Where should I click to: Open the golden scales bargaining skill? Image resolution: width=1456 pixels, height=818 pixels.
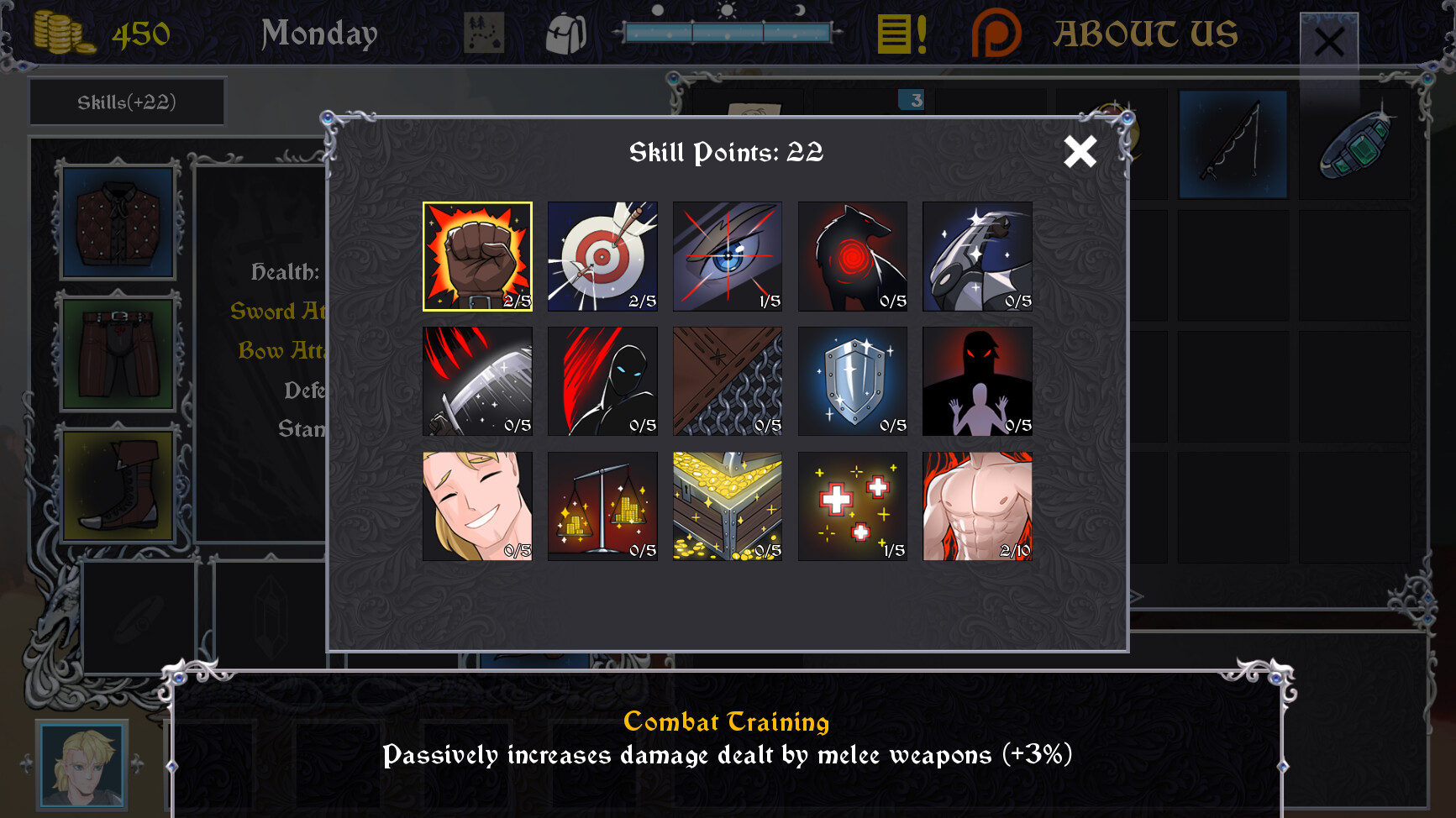(x=602, y=506)
